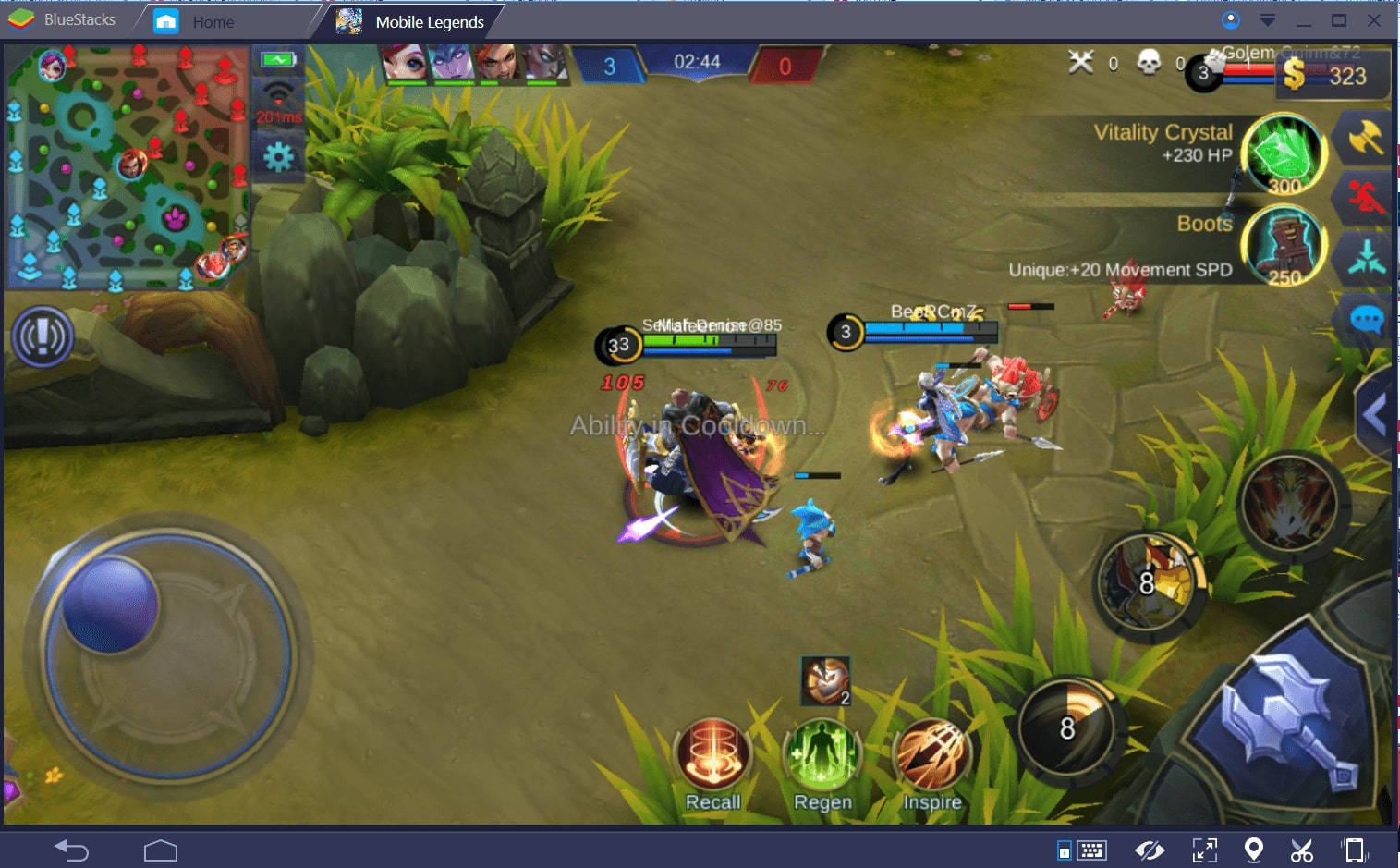Use the Regen heal button

[x=822, y=755]
